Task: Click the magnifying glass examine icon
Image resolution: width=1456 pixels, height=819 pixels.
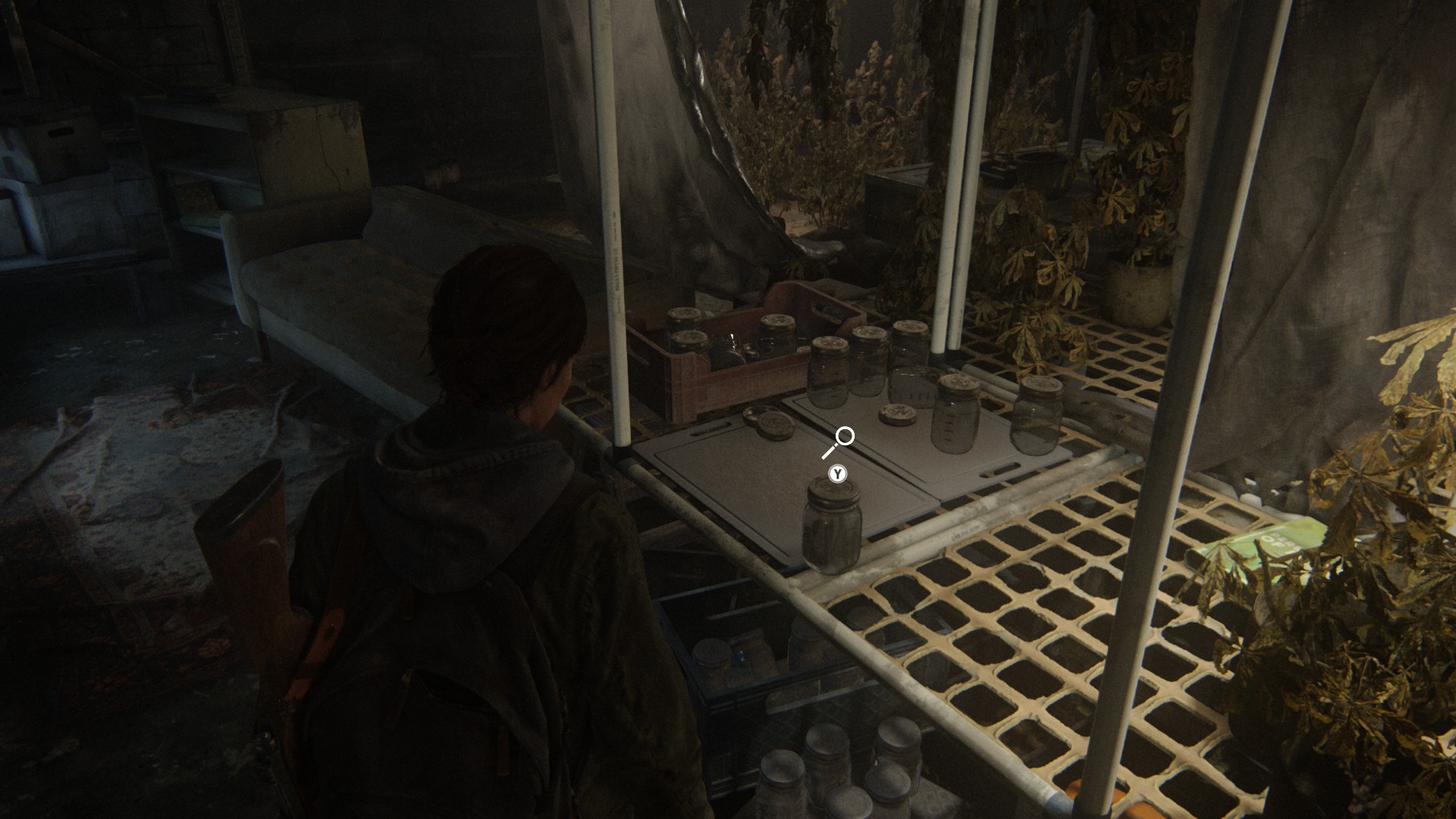Action: [x=839, y=441]
